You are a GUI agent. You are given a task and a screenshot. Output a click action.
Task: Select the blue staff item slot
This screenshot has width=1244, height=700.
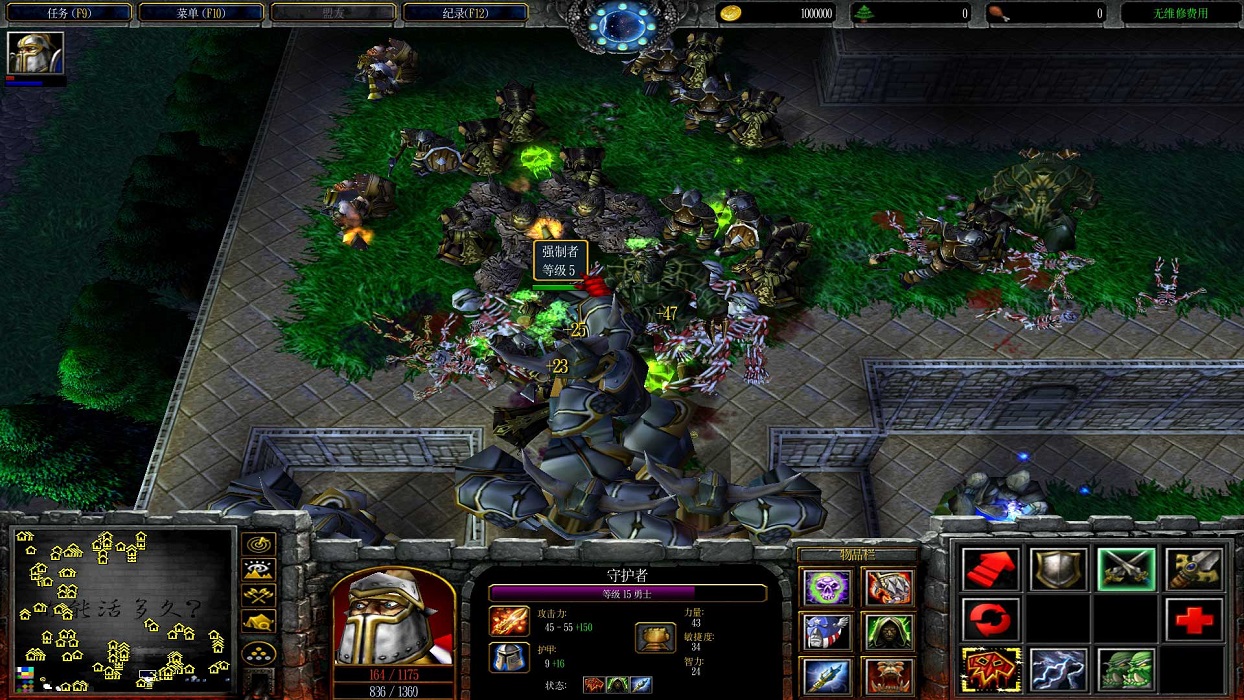click(828, 676)
